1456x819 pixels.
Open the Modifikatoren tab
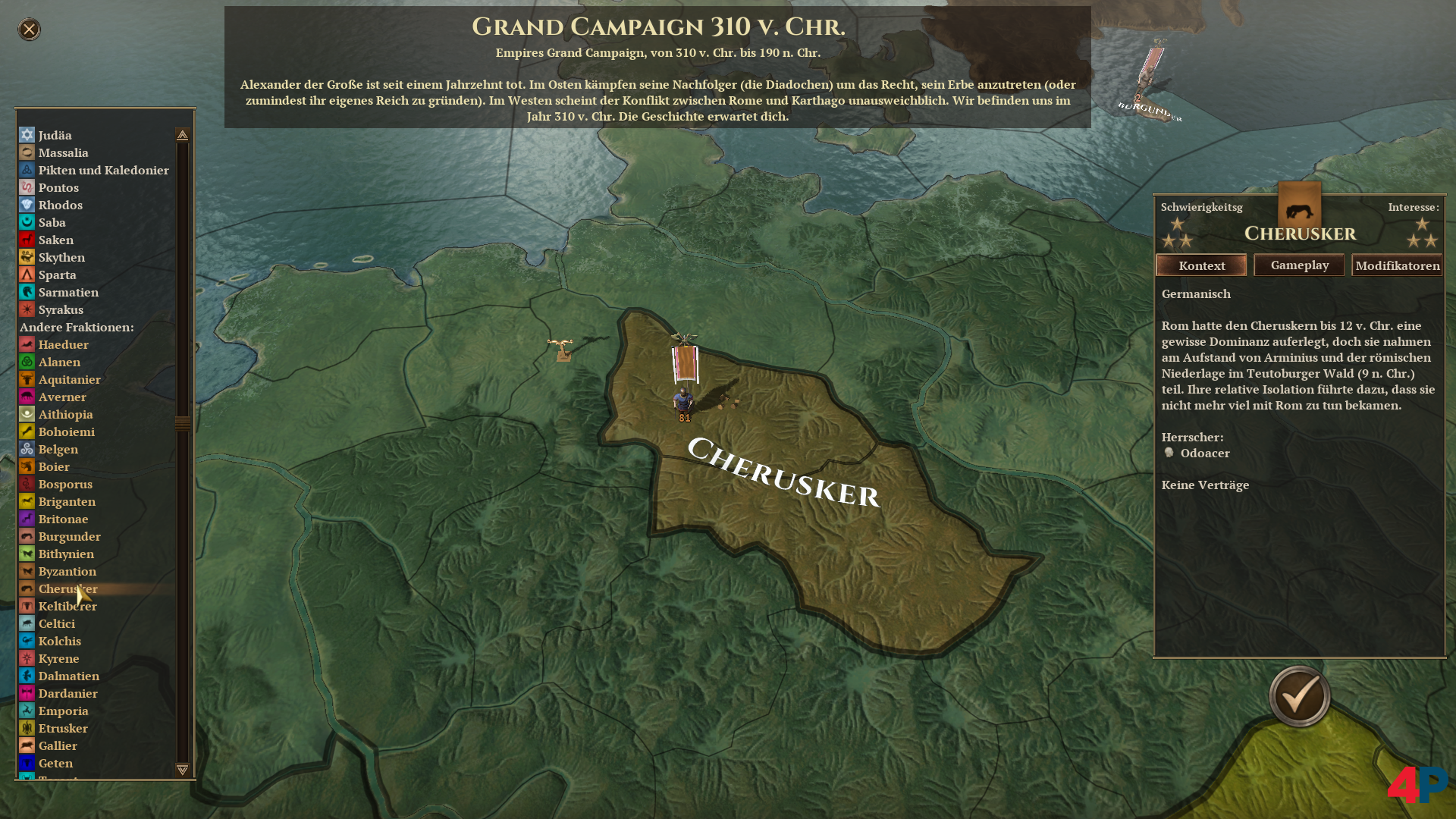coord(1398,265)
